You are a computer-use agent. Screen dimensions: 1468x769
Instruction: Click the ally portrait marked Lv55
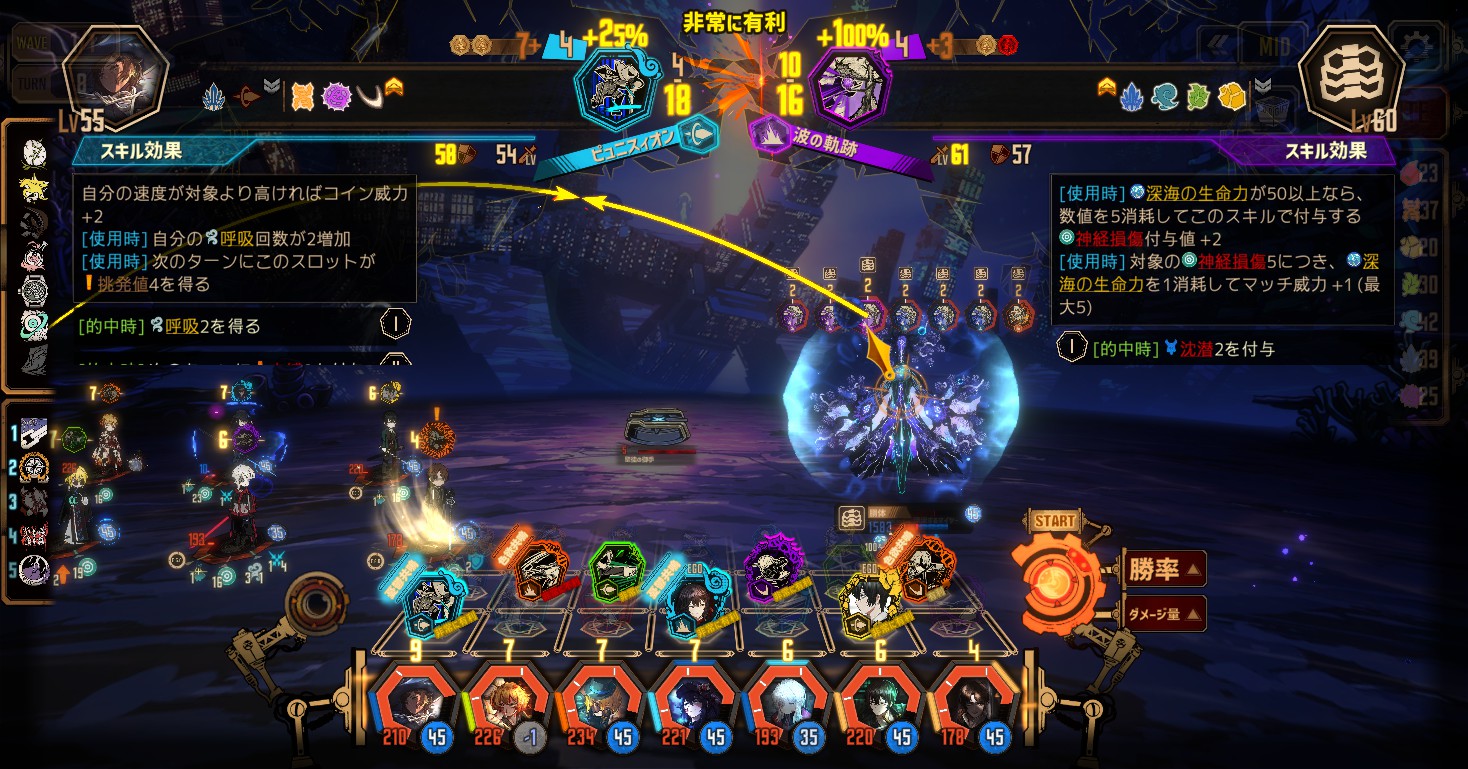[115, 78]
